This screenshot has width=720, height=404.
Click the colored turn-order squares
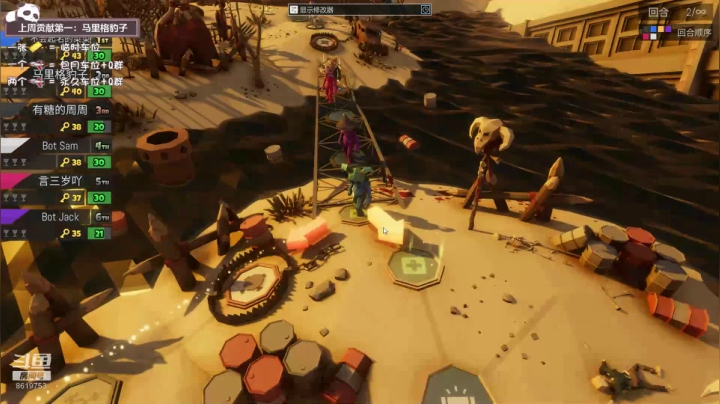pos(657,32)
